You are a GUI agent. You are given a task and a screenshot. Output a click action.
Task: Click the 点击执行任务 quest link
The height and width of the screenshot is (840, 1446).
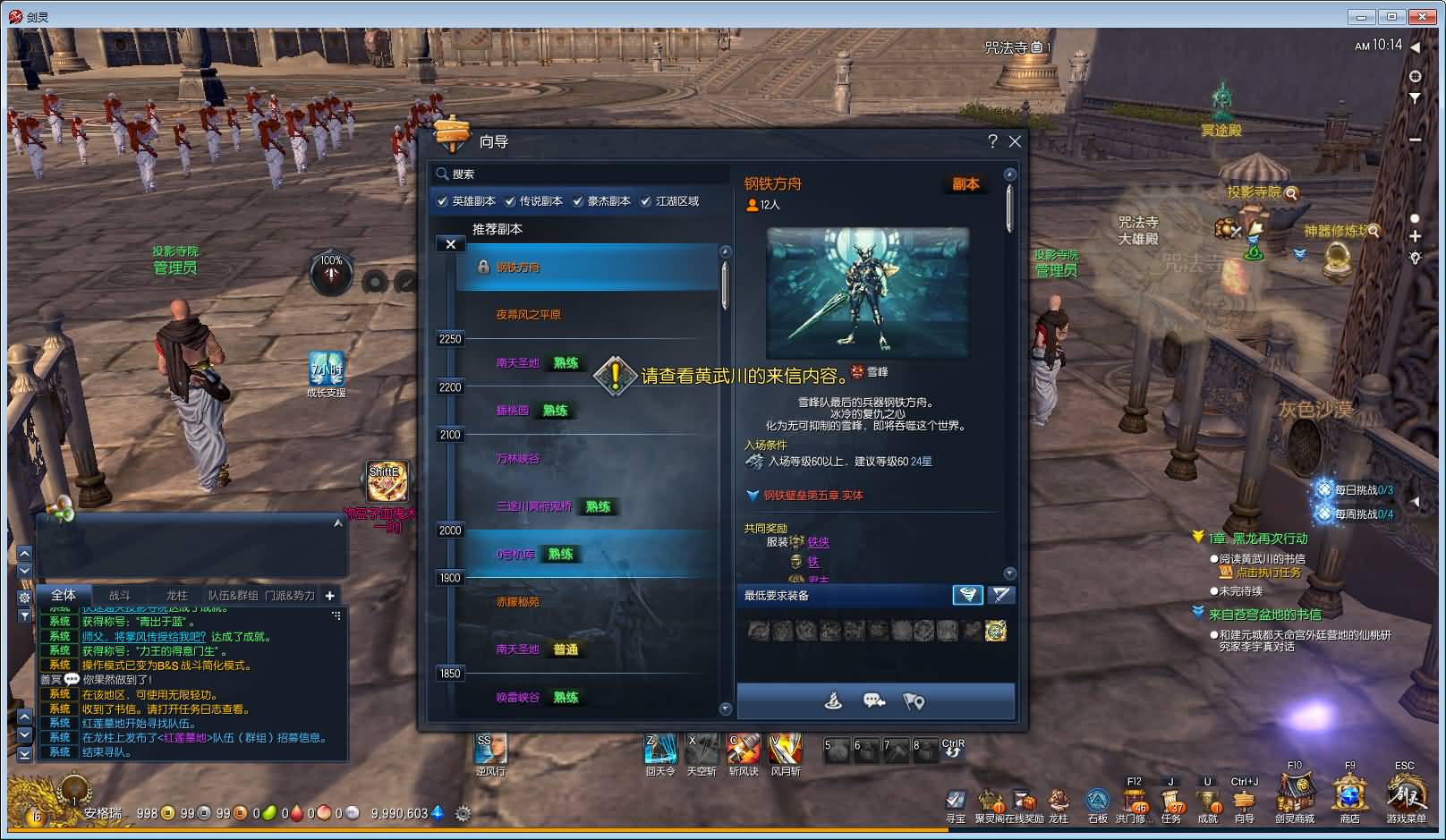(x=1268, y=573)
